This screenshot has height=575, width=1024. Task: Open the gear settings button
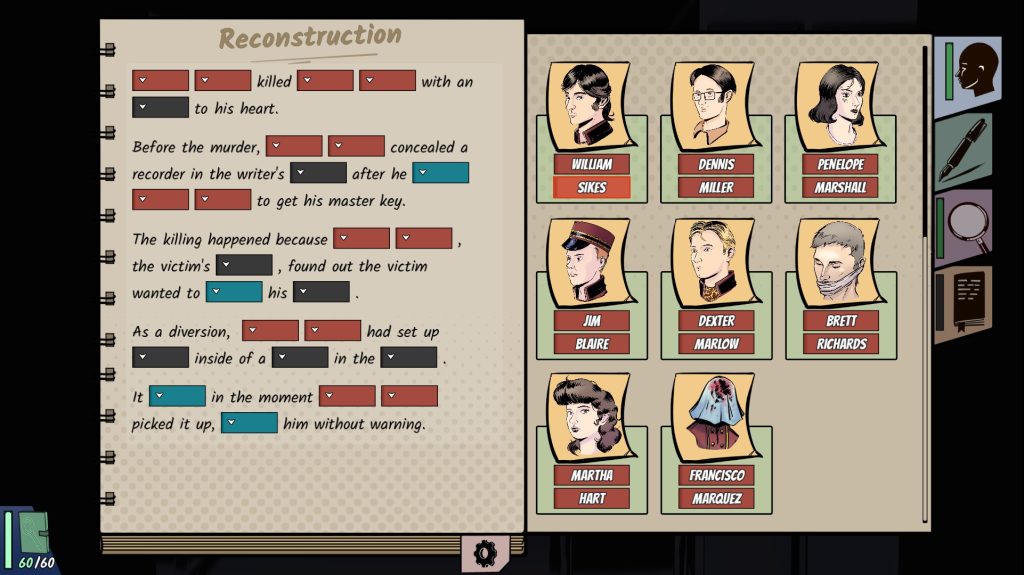pyautogui.click(x=485, y=552)
